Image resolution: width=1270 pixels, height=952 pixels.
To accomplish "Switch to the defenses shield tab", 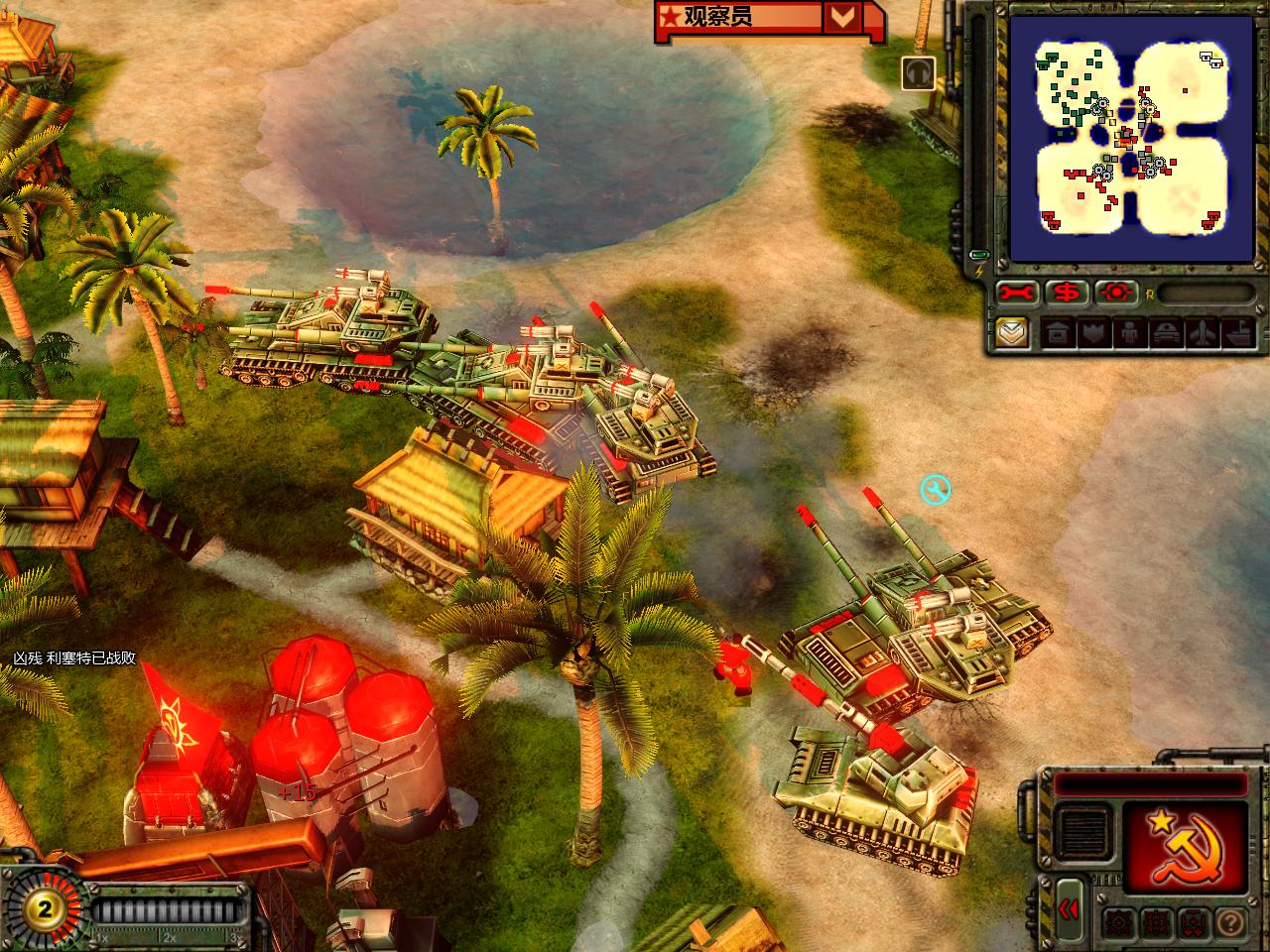I will [1092, 333].
